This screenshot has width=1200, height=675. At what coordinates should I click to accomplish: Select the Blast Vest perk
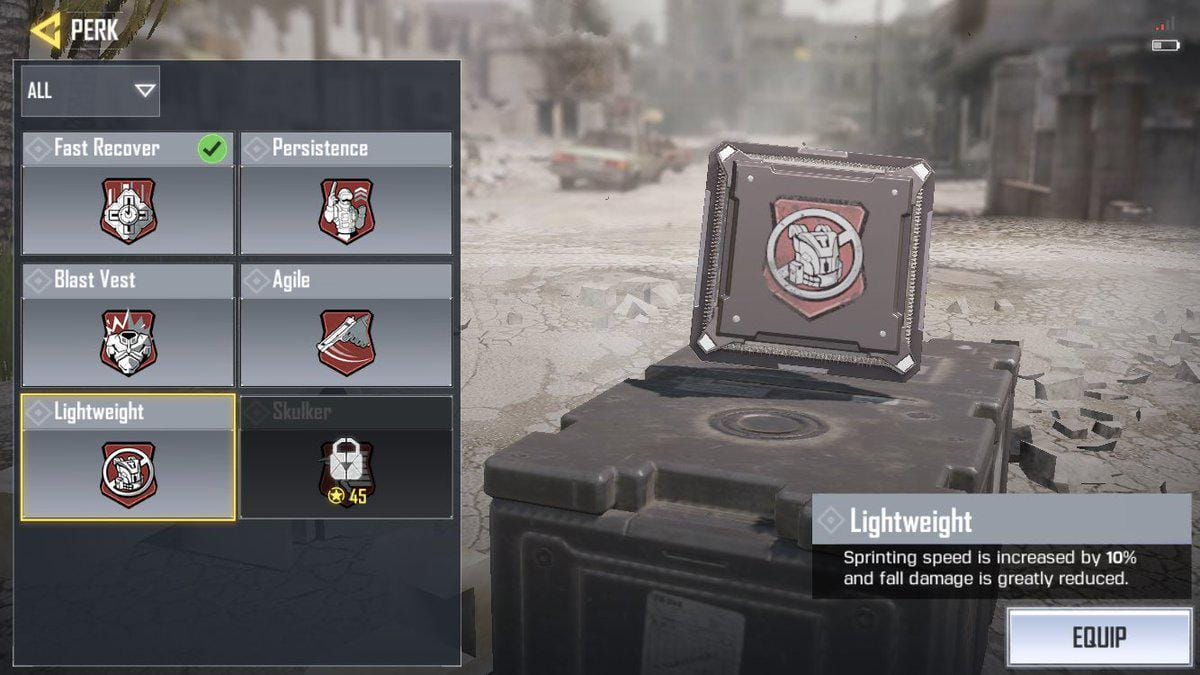(128, 326)
